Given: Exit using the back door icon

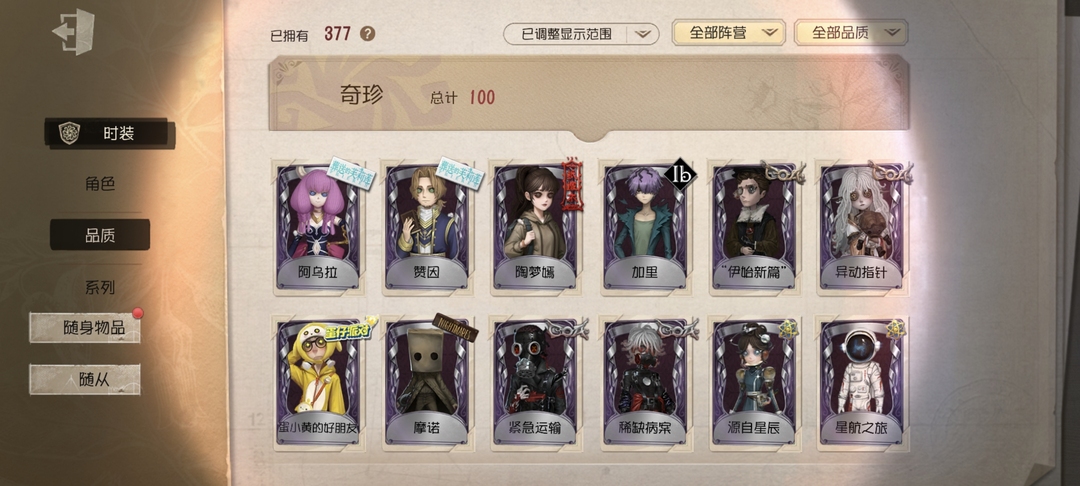Looking at the screenshot, I should tap(74, 32).
